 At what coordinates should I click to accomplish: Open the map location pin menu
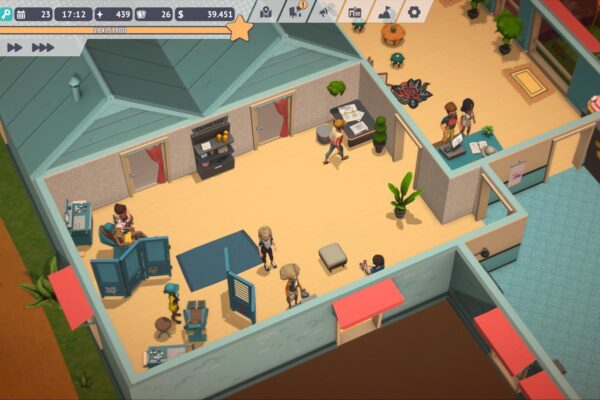(266, 12)
